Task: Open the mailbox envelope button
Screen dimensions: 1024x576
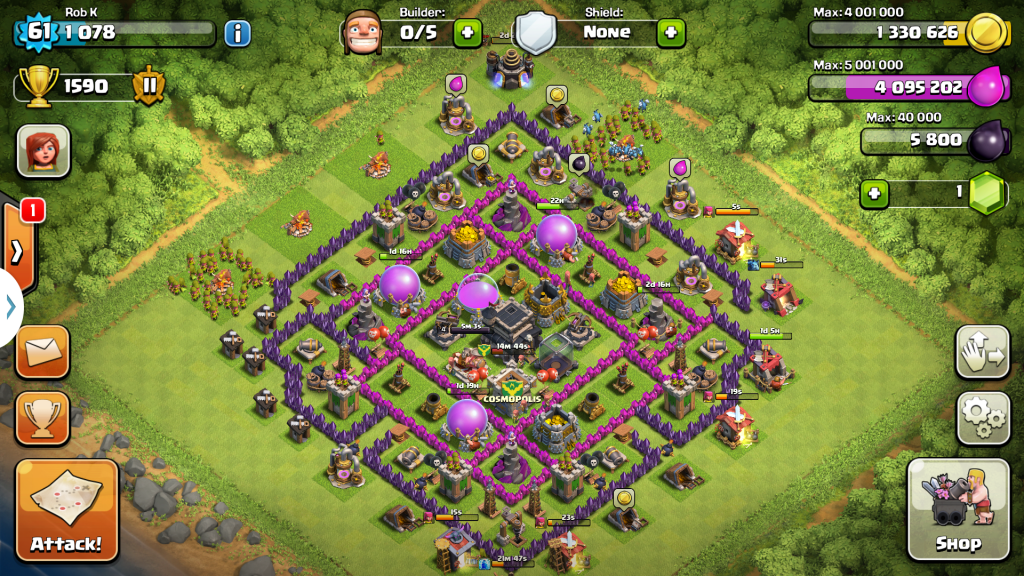Action: coord(43,351)
